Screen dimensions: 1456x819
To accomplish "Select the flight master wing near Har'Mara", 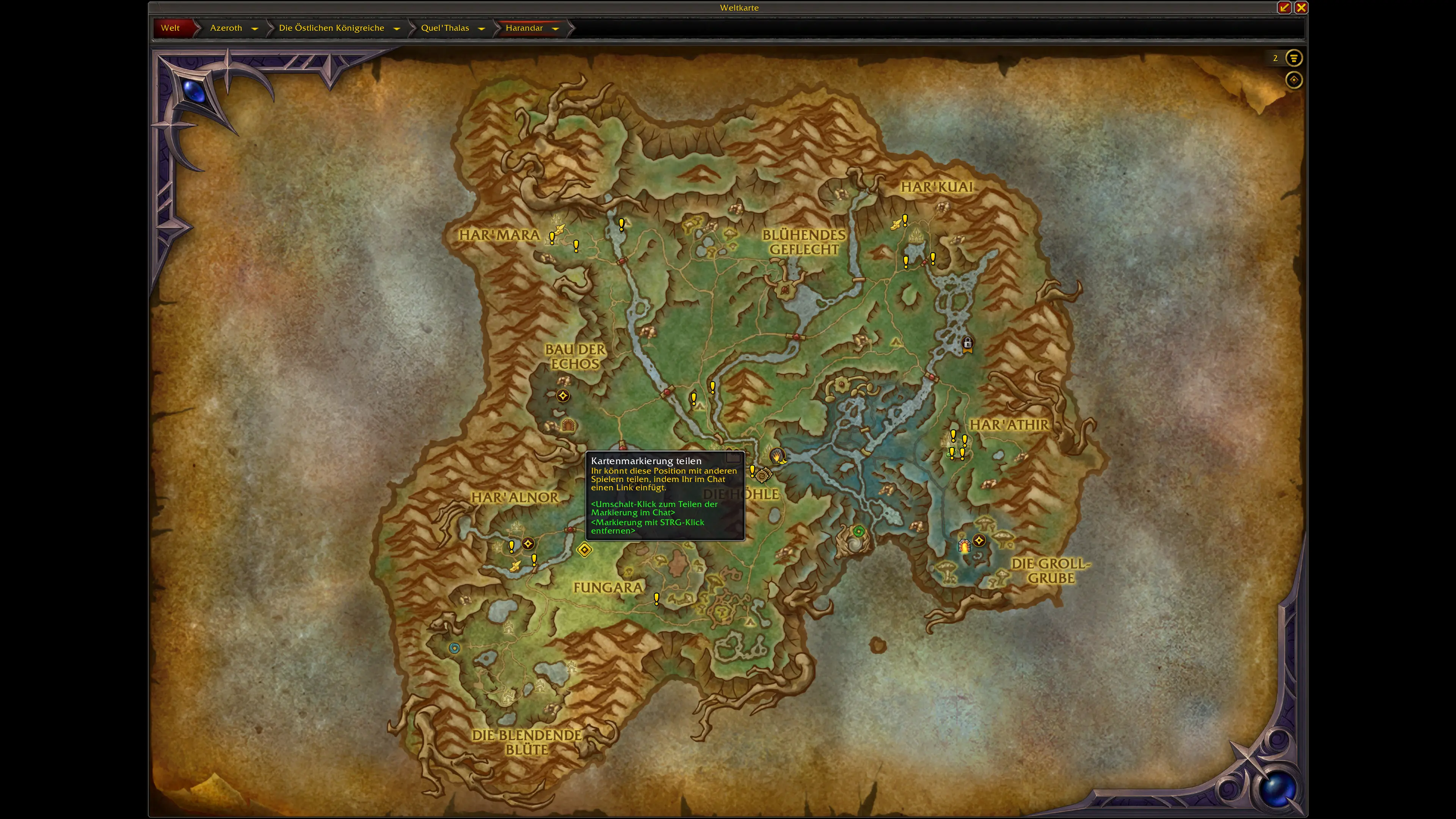I will pos(559,229).
